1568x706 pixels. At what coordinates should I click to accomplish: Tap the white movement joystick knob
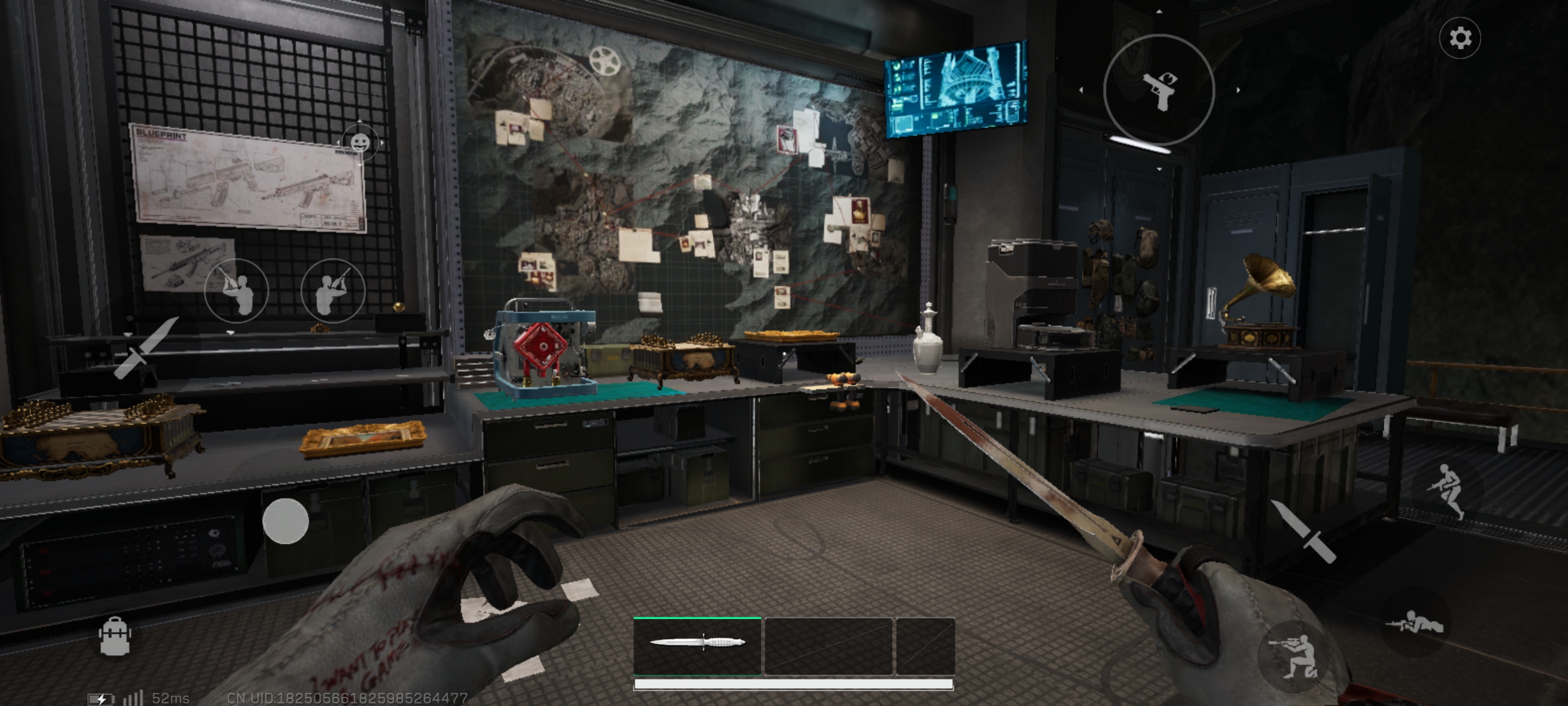(x=285, y=521)
